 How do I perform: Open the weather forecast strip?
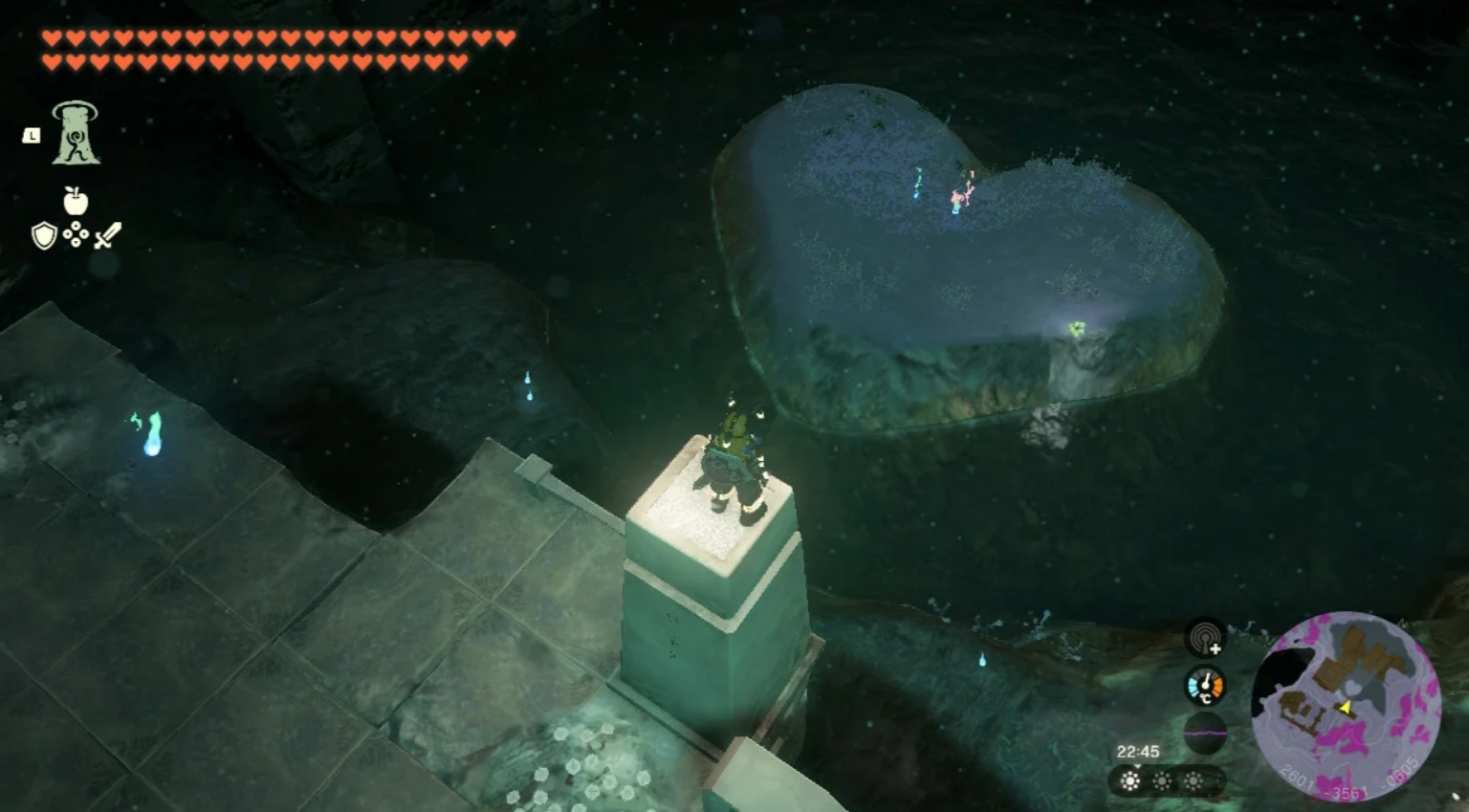click(x=1162, y=781)
